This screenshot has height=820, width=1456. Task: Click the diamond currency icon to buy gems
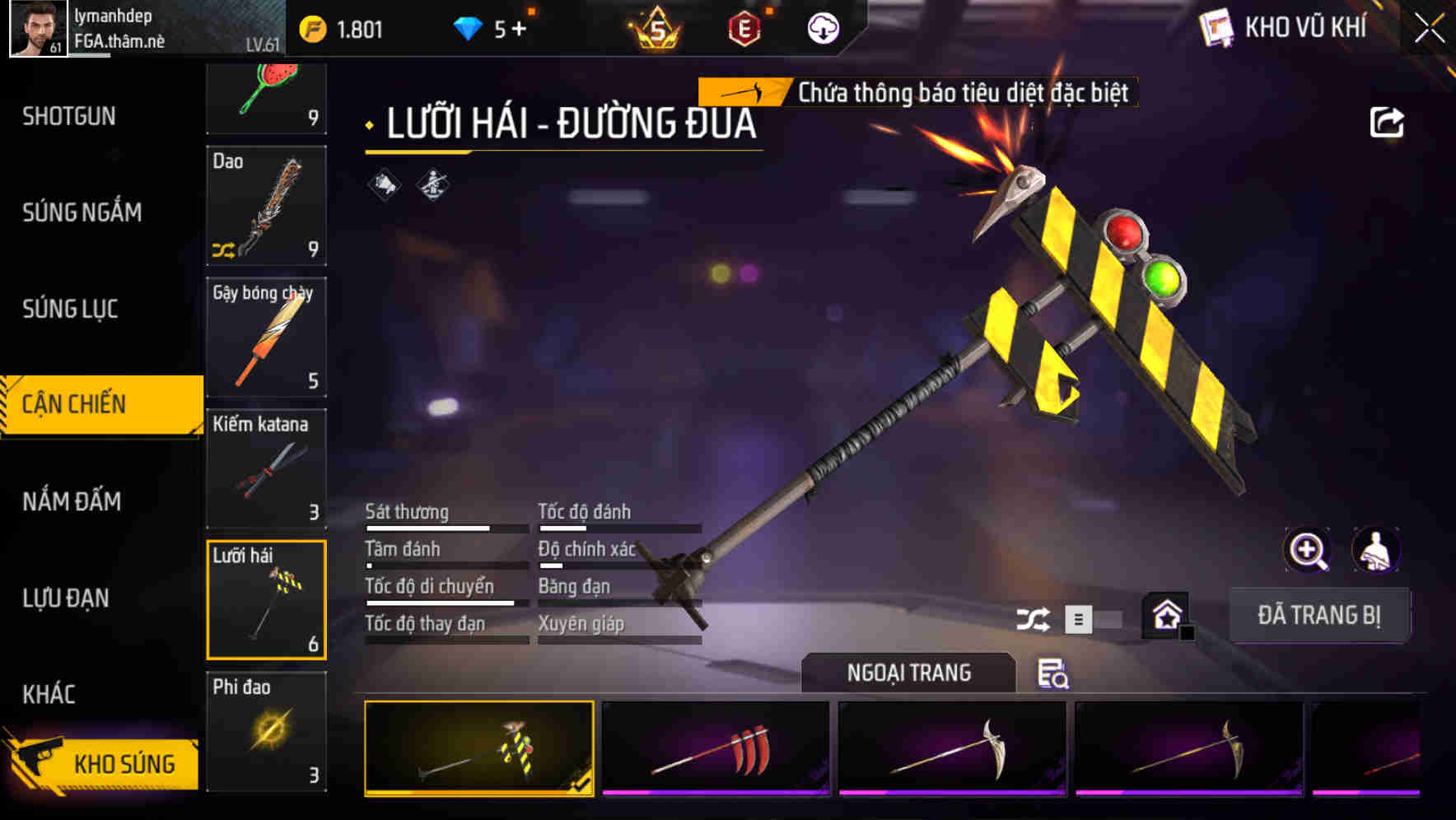(x=468, y=28)
